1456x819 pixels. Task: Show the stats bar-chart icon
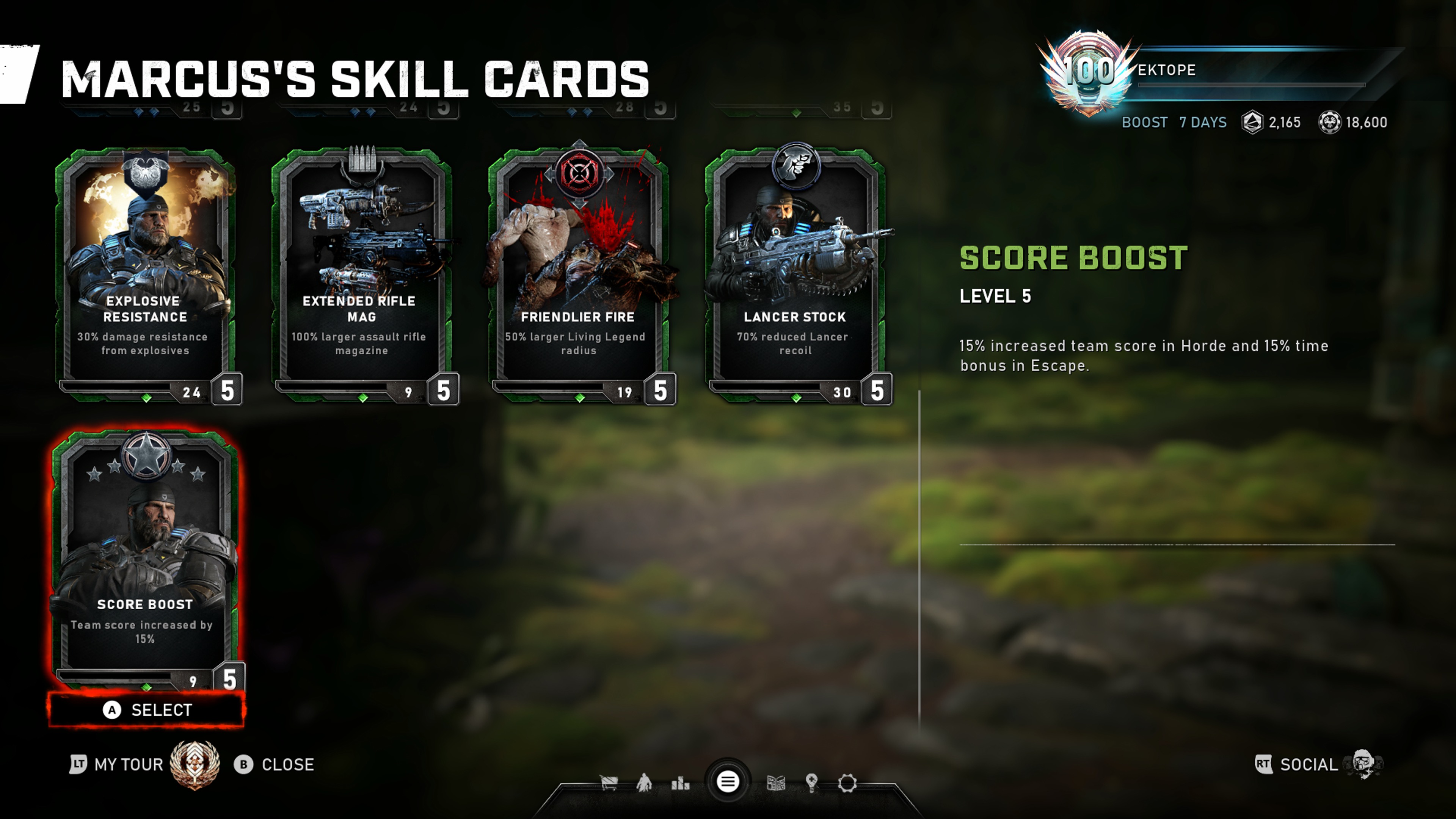pyautogui.click(x=680, y=783)
